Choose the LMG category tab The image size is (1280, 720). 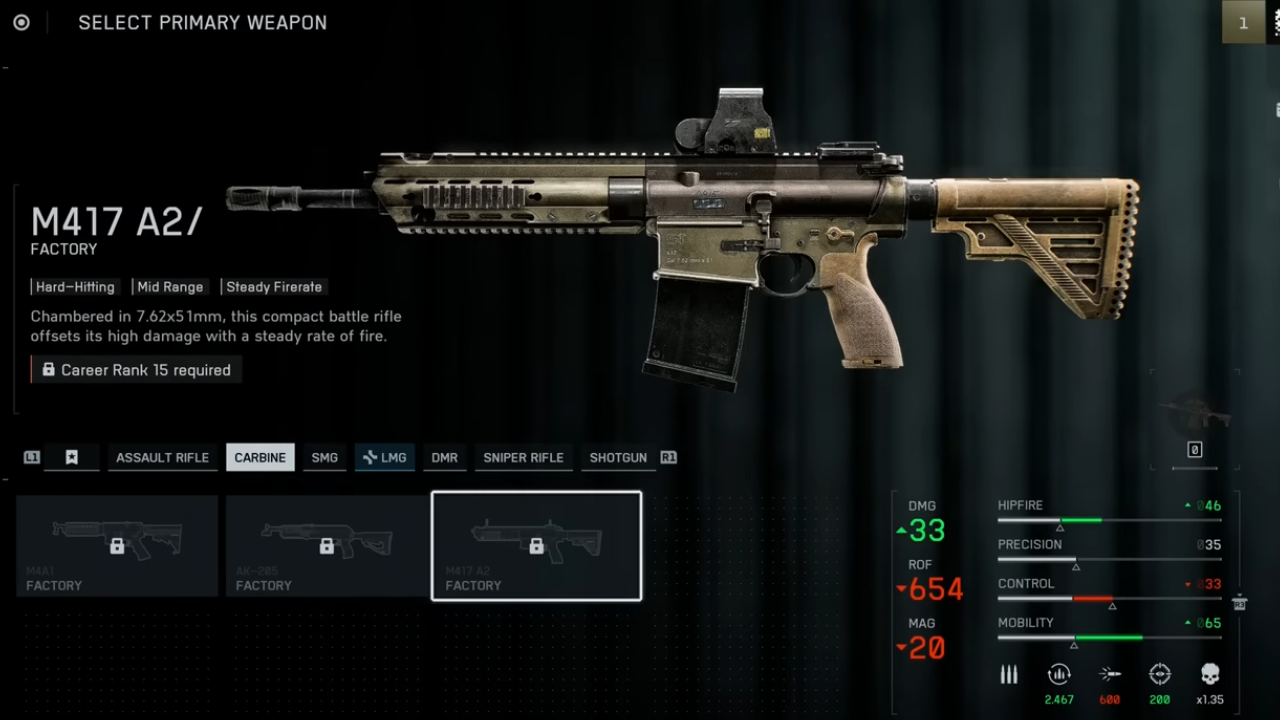385,457
